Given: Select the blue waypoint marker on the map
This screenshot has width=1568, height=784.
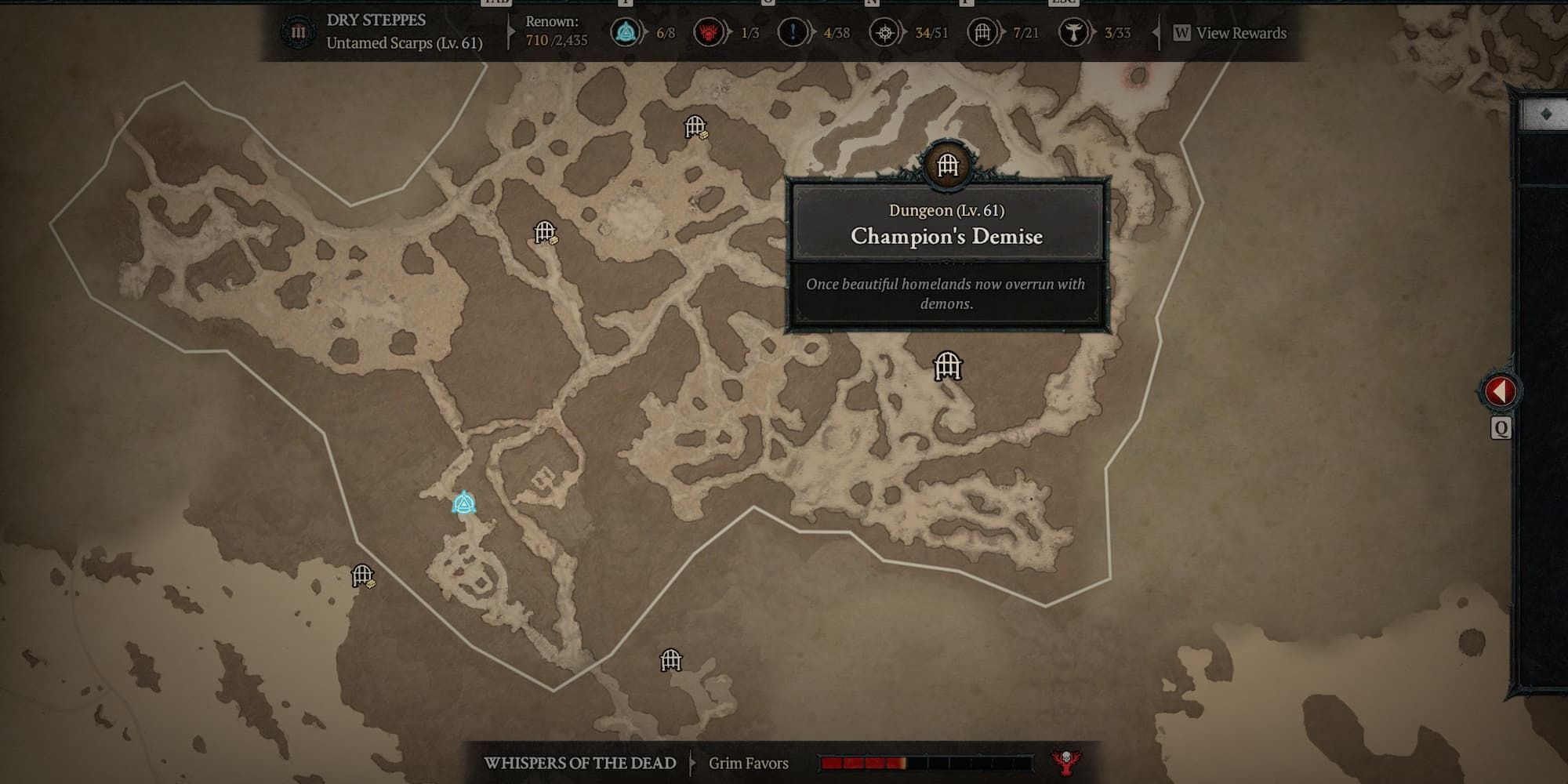Looking at the screenshot, I should tap(464, 503).
